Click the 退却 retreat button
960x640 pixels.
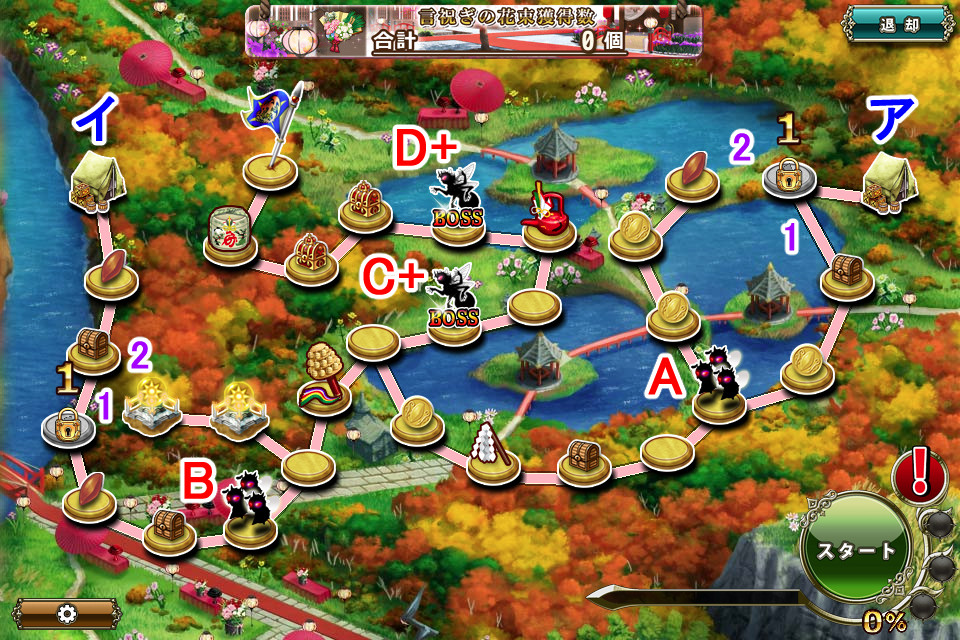pos(898,24)
